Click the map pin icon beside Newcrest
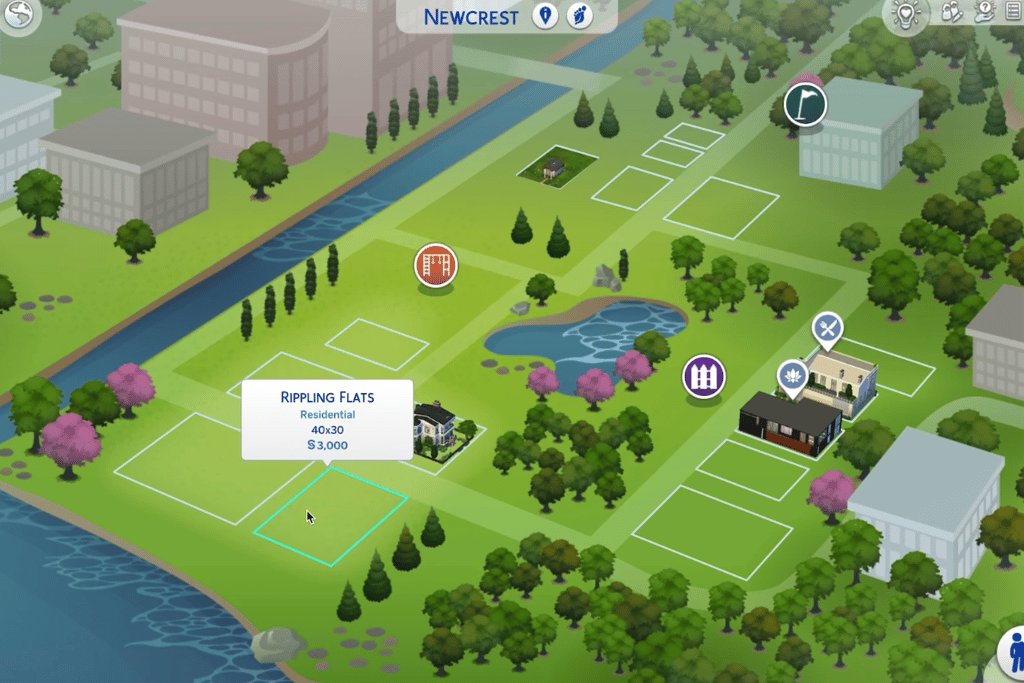1024x683 pixels. point(545,16)
